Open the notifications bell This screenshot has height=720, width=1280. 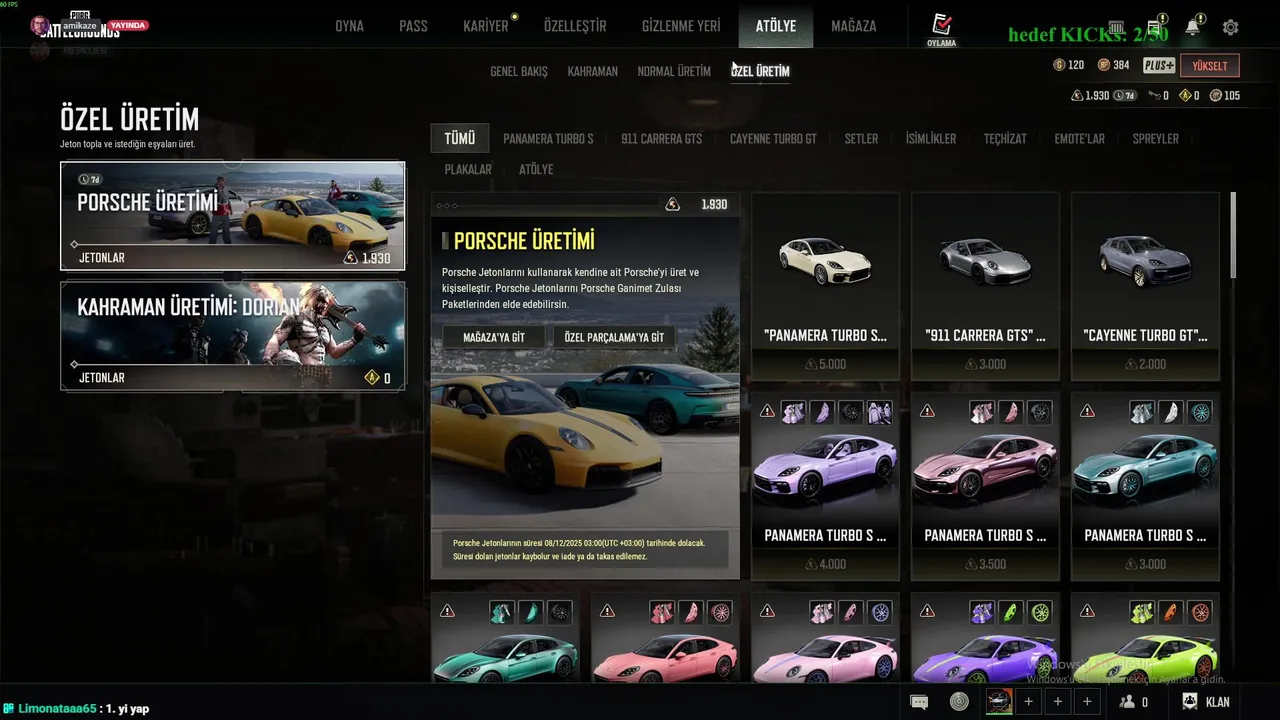point(1192,28)
